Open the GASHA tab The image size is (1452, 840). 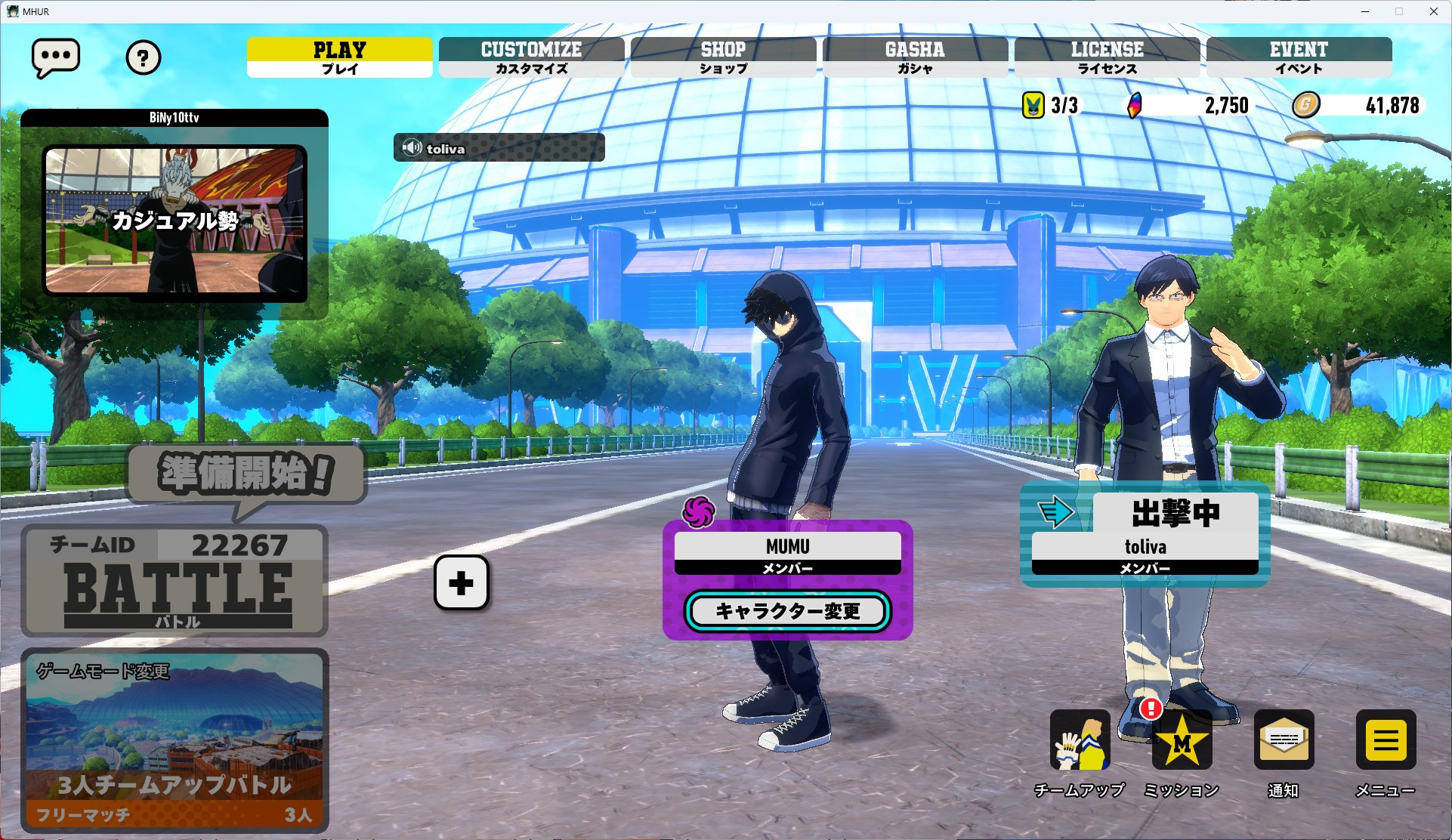coord(915,57)
